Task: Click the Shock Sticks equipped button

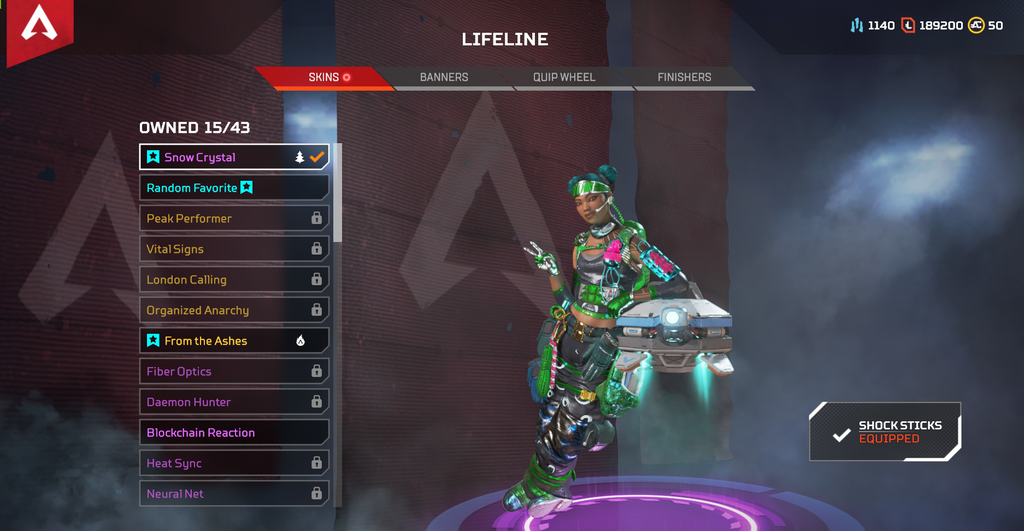Action: click(885, 432)
